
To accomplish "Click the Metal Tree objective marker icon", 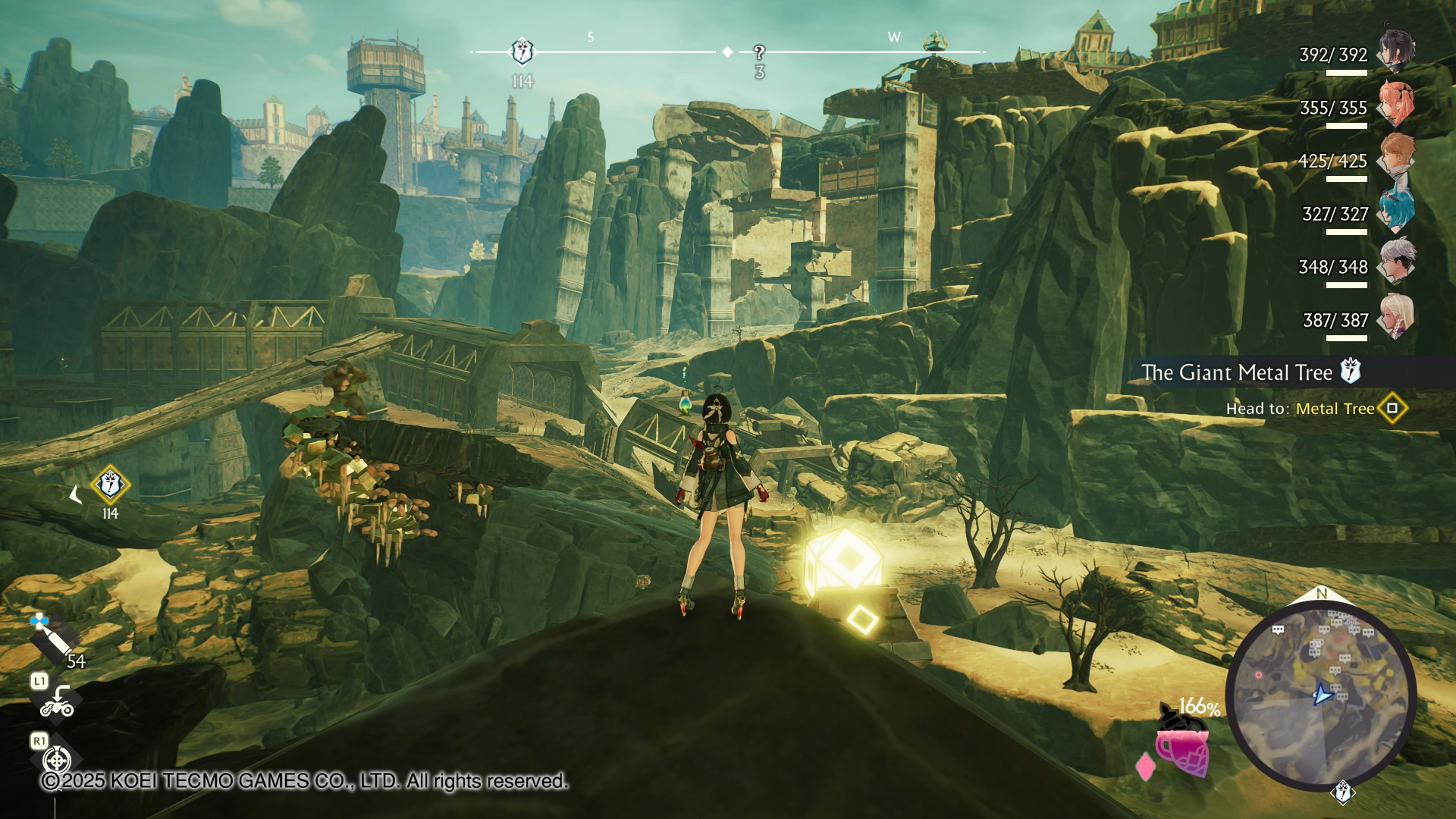I will pos(1392,409).
